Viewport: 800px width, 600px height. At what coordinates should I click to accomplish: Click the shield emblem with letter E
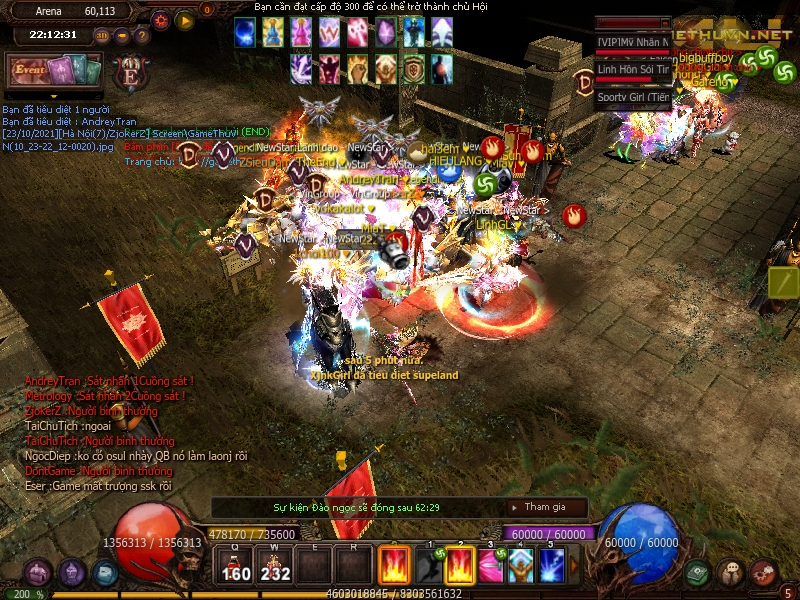click(x=129, y=73)
